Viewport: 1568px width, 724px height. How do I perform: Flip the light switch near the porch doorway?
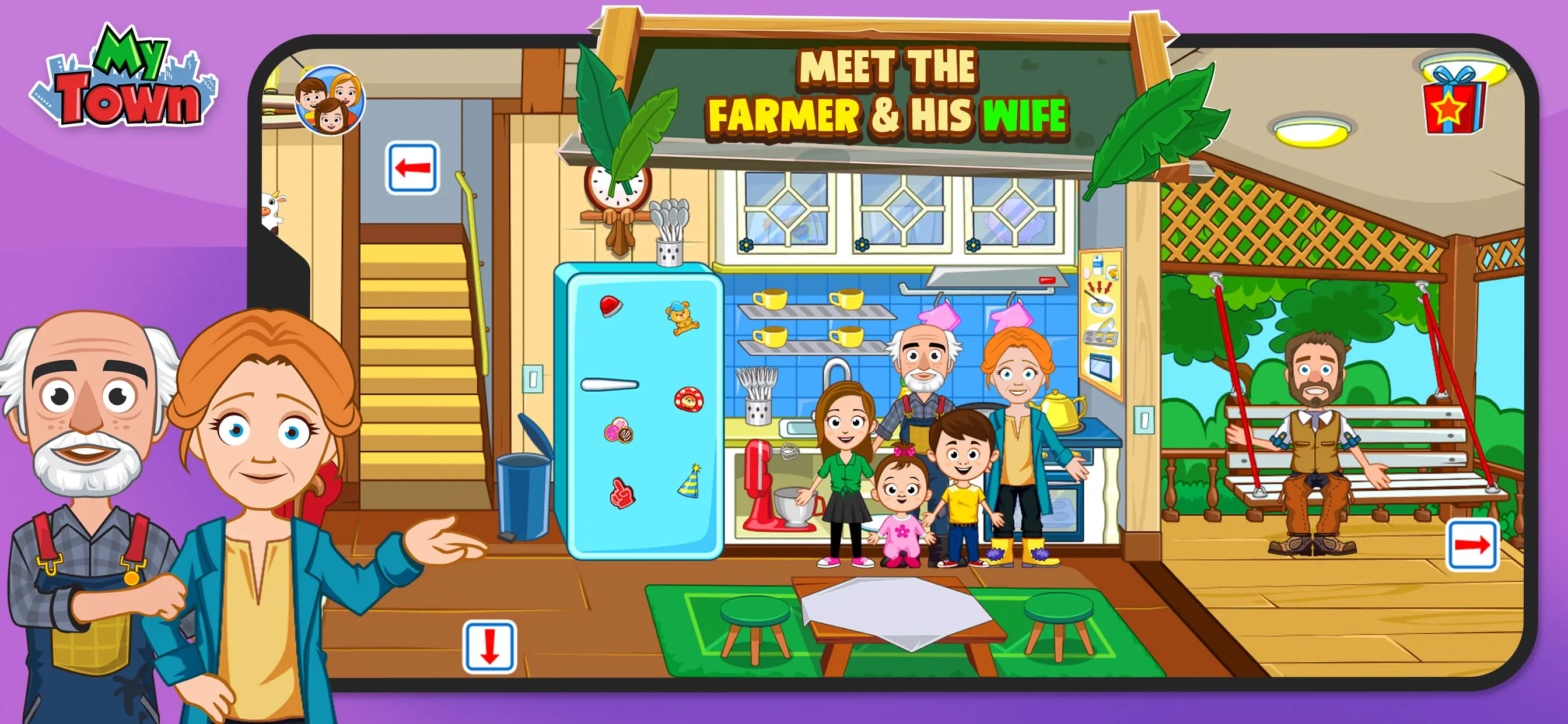pyautogui.click(x=1144, y=420)
